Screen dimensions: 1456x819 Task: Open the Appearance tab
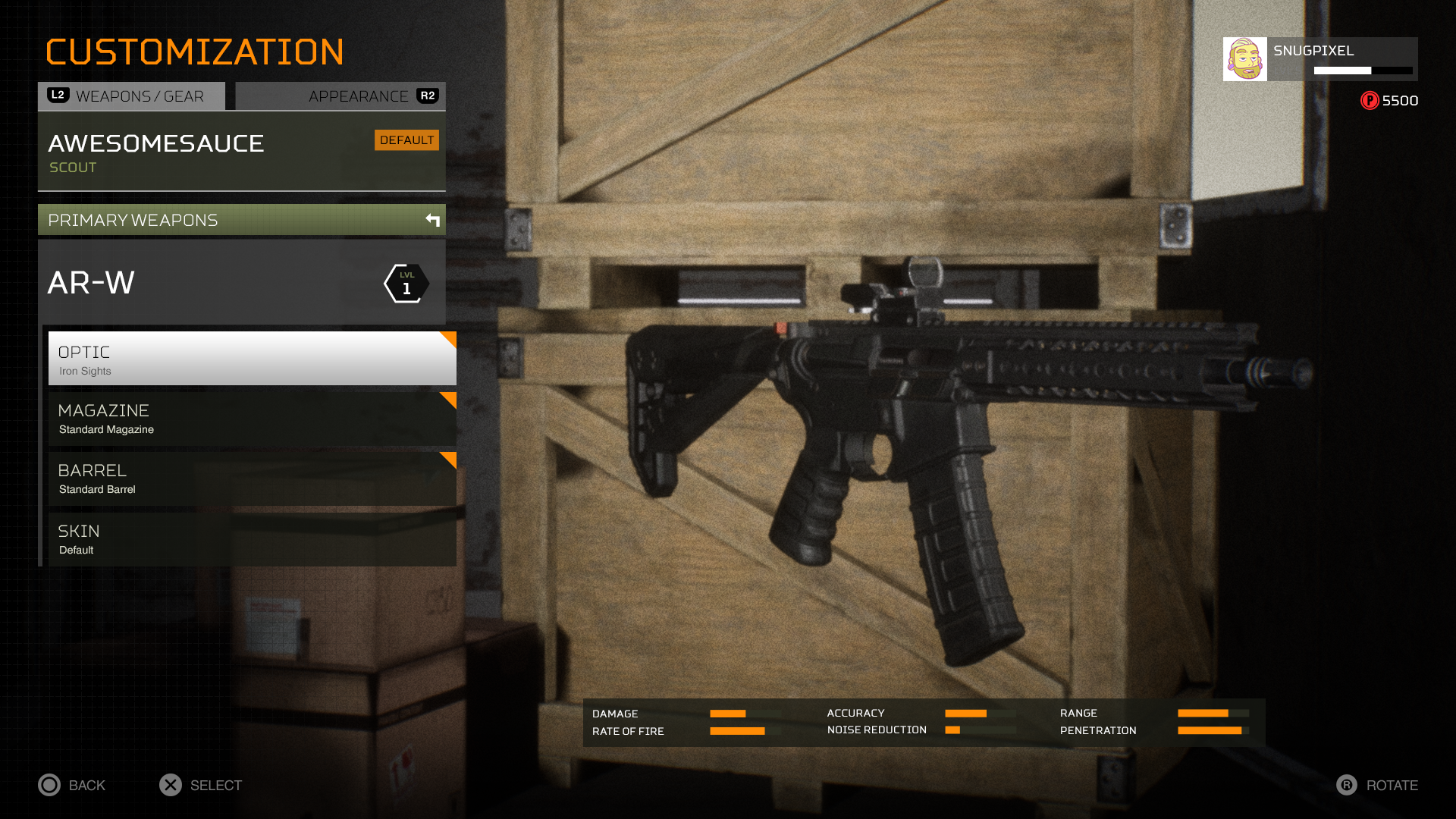(341, 96)
